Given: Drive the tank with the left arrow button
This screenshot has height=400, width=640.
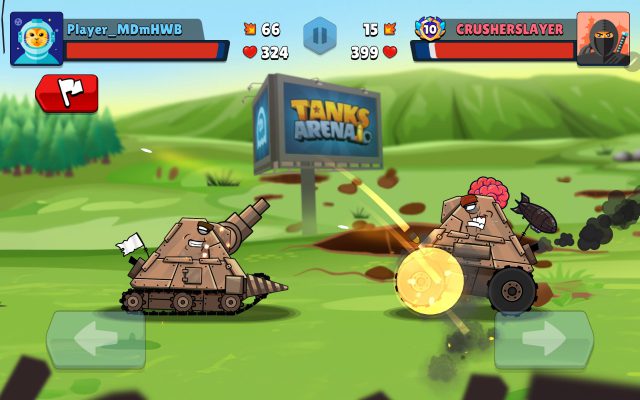Looking at the screenshot, I should pos(96,340).
